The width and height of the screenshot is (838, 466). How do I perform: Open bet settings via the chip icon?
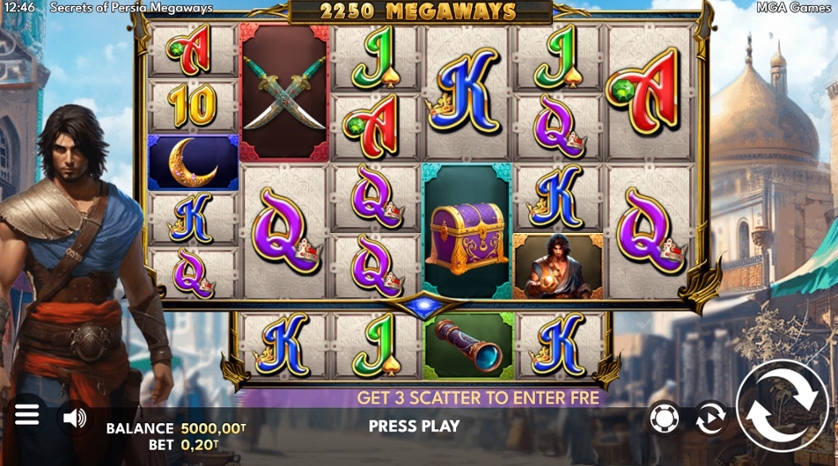(x=664, y=418)
